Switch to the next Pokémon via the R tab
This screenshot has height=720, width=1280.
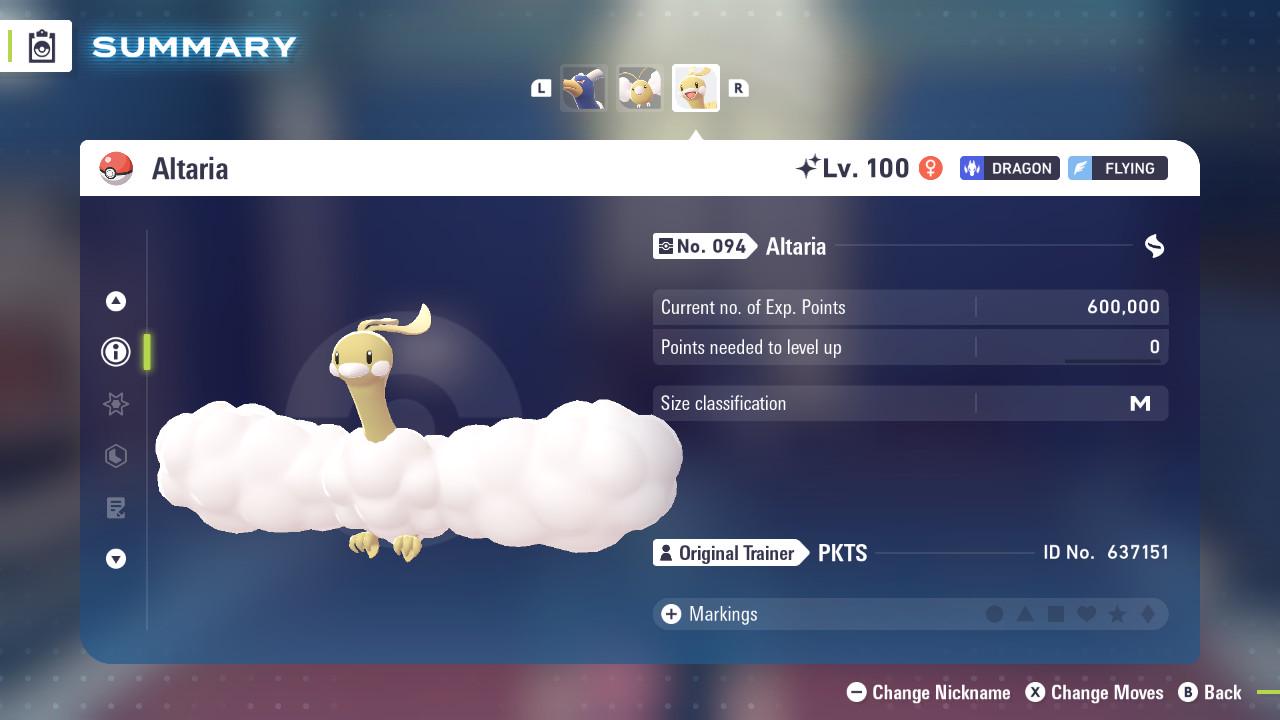739,88
